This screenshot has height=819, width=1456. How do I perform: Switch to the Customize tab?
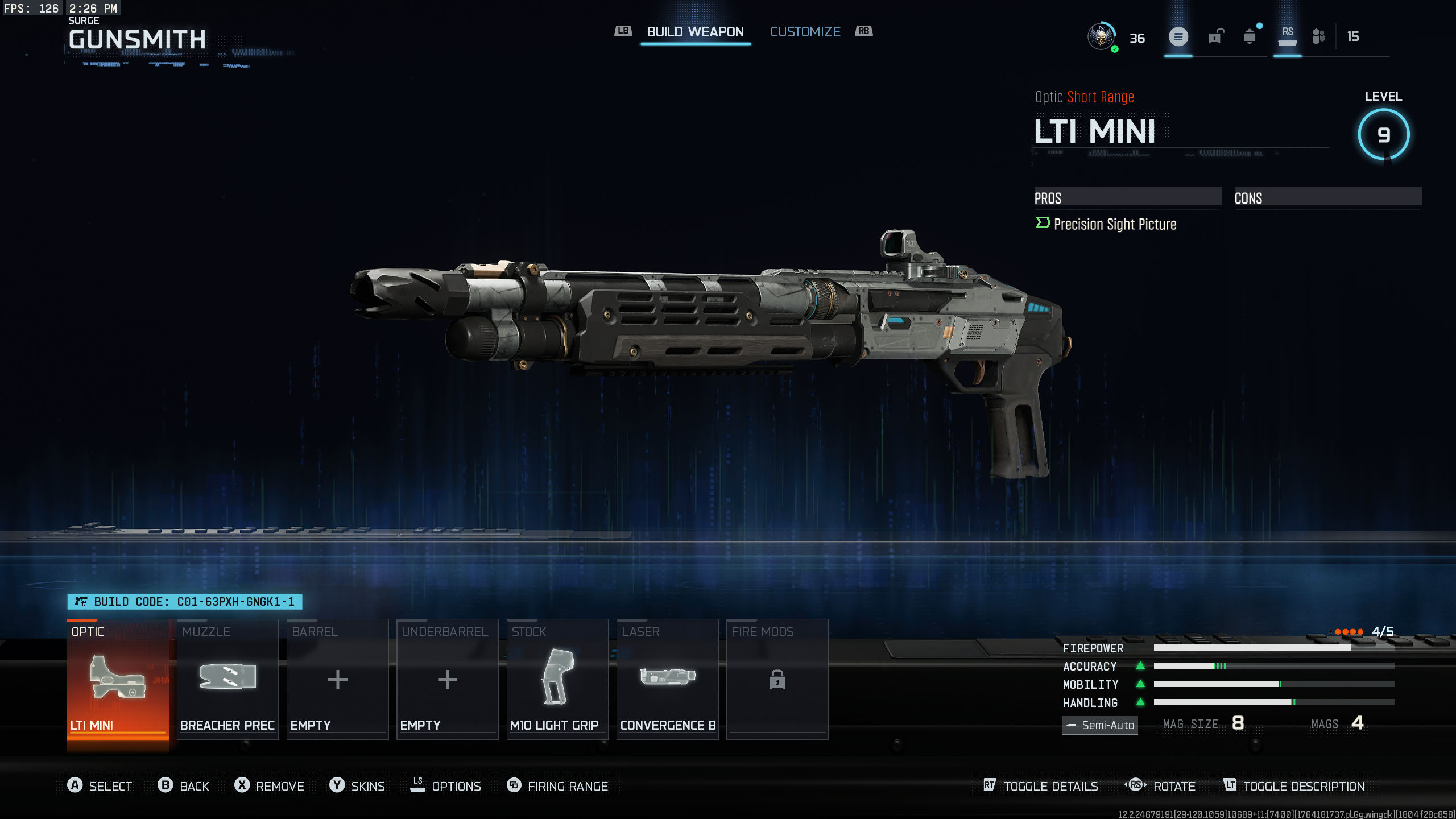click(x=805, y=31)
